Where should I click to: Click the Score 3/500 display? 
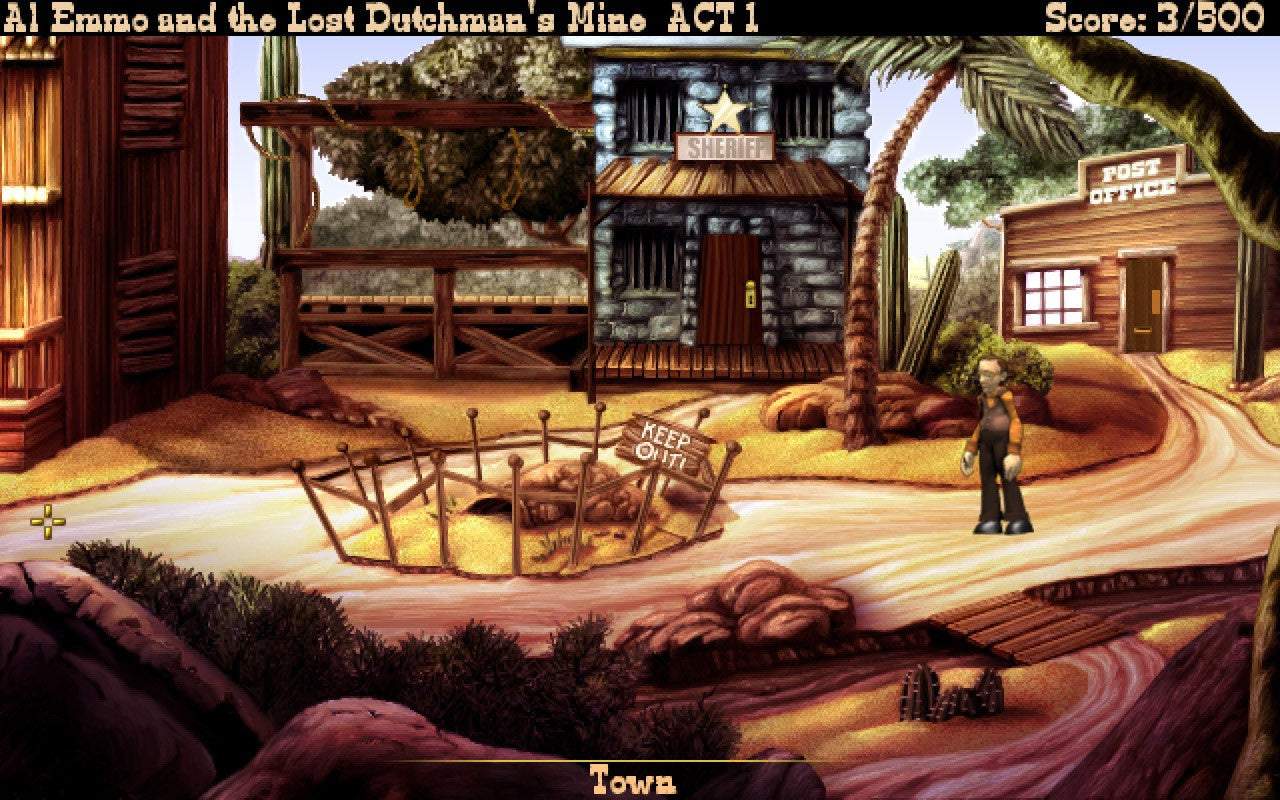coord(1150,15)
